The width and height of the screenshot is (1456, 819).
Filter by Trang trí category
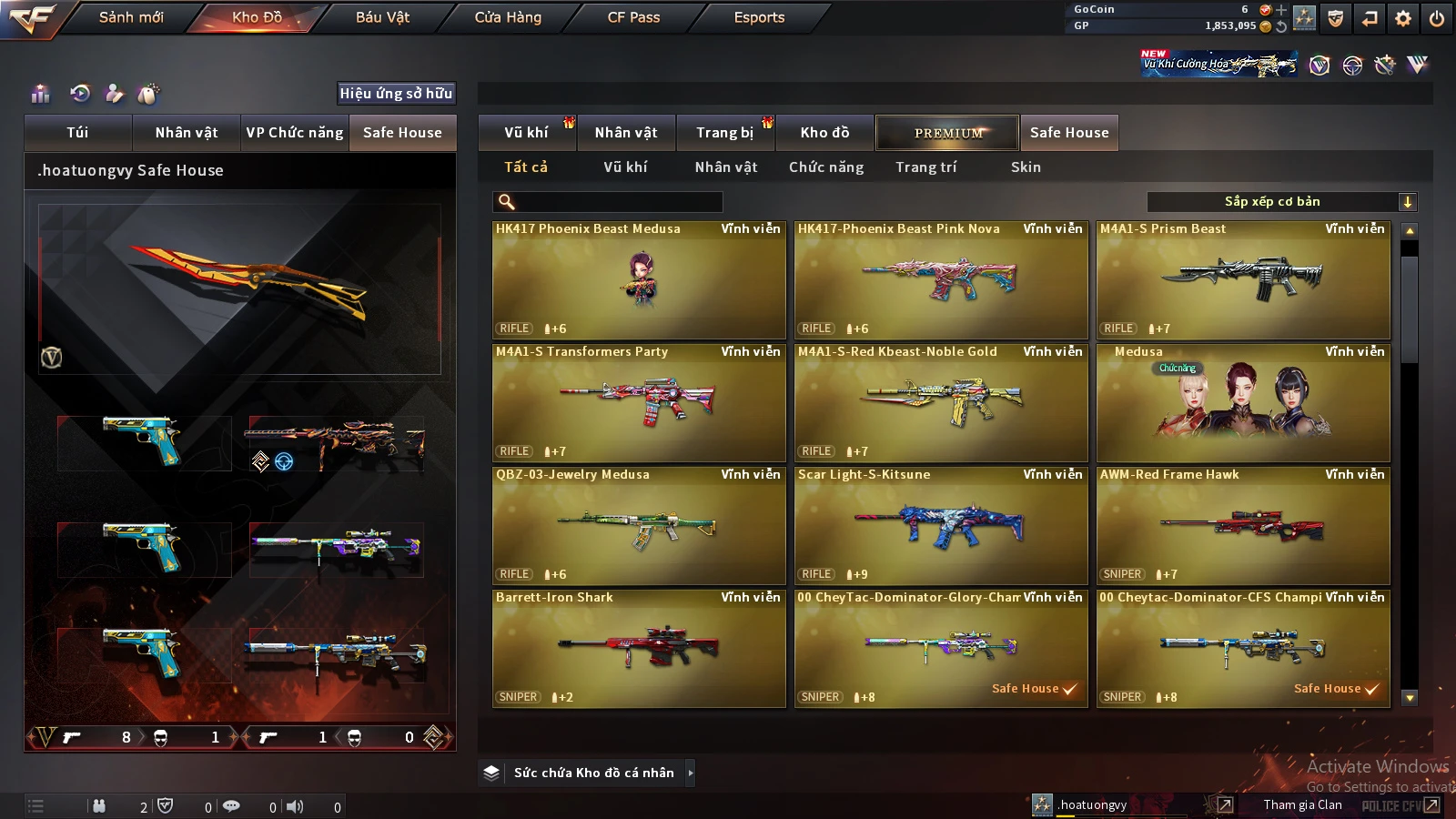[925, 167]
